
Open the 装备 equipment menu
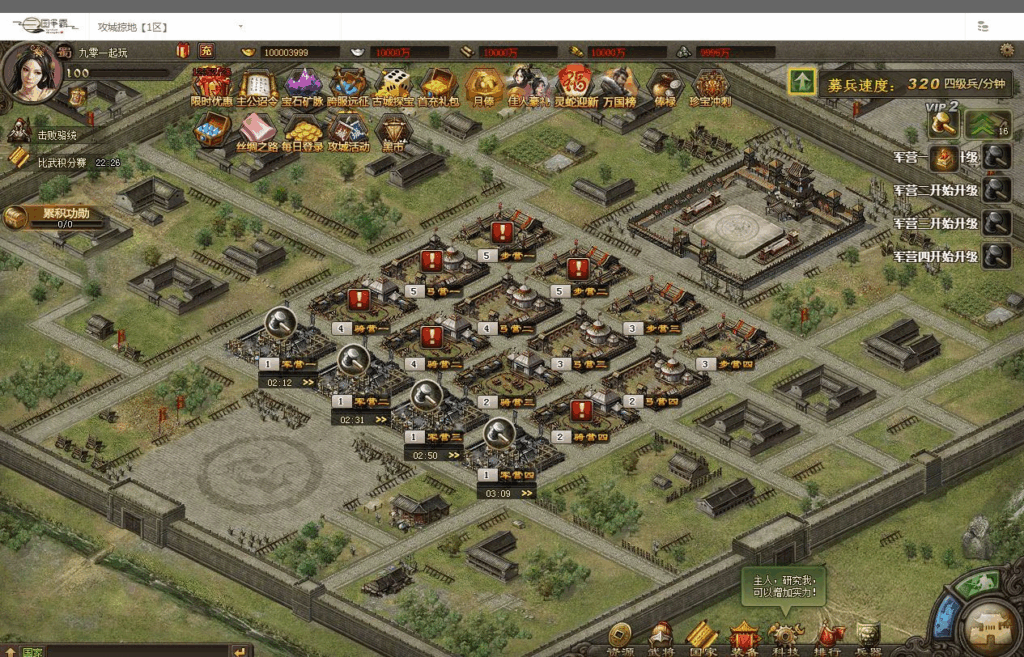point(745,636)
